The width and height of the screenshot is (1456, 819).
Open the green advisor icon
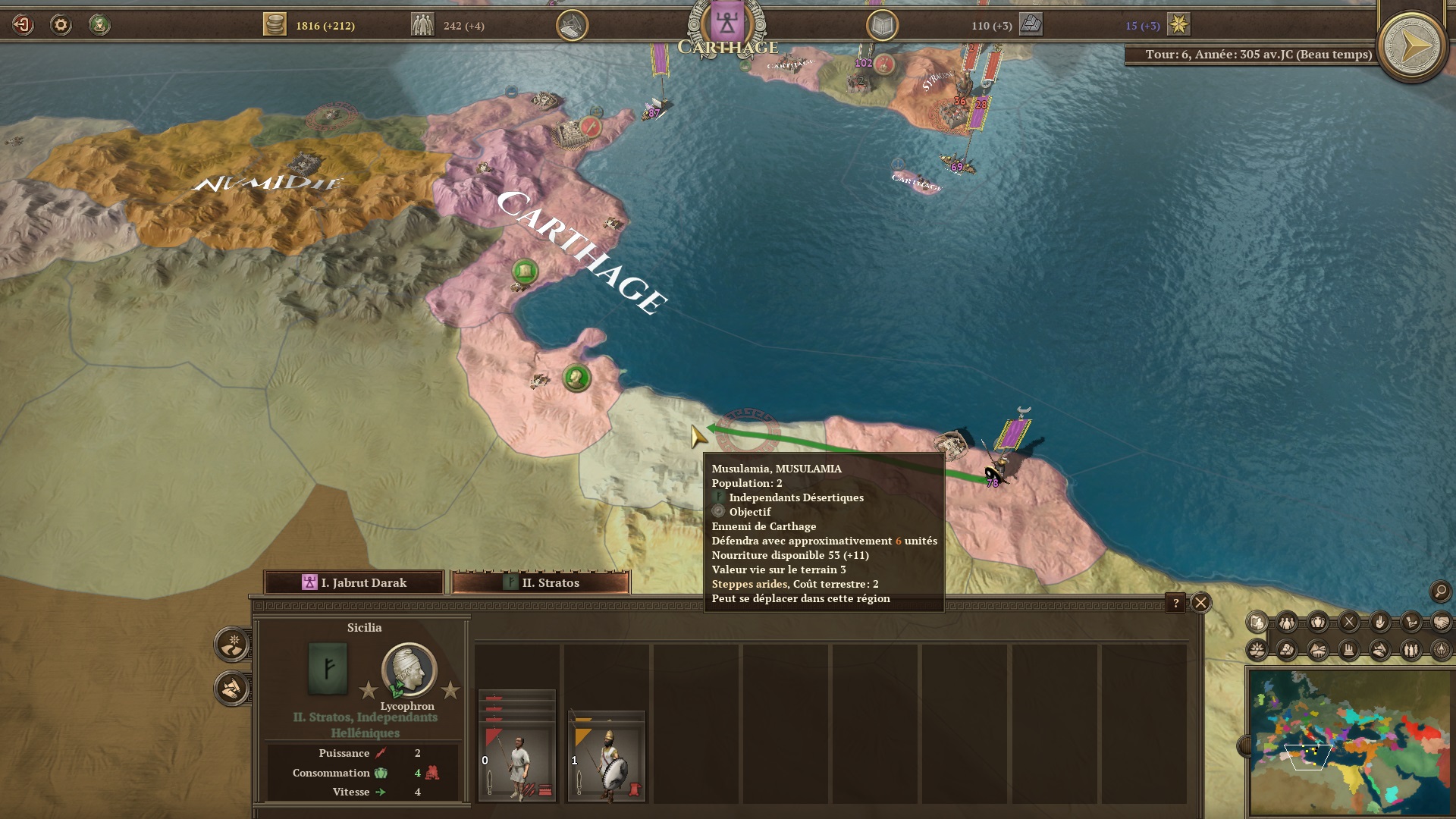99,25
